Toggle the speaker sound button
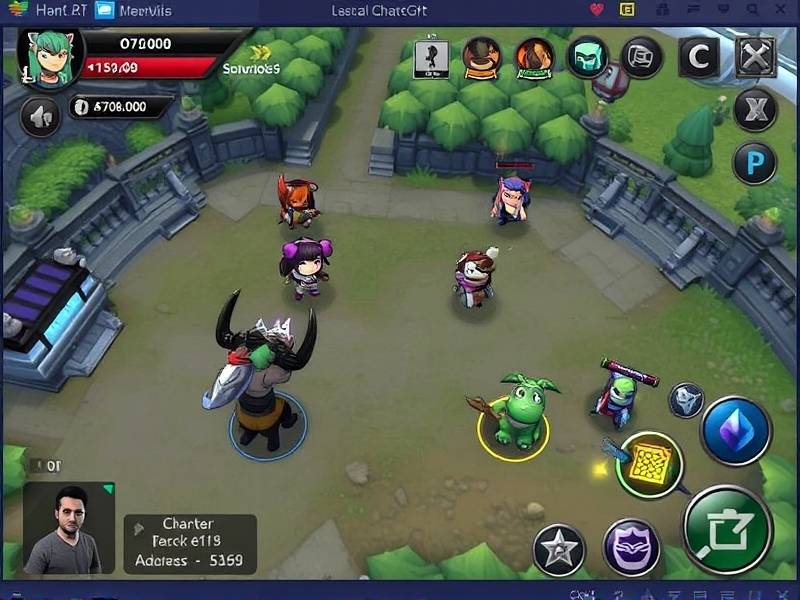Screen dimensions: 800x600 [x=41, y=118]
